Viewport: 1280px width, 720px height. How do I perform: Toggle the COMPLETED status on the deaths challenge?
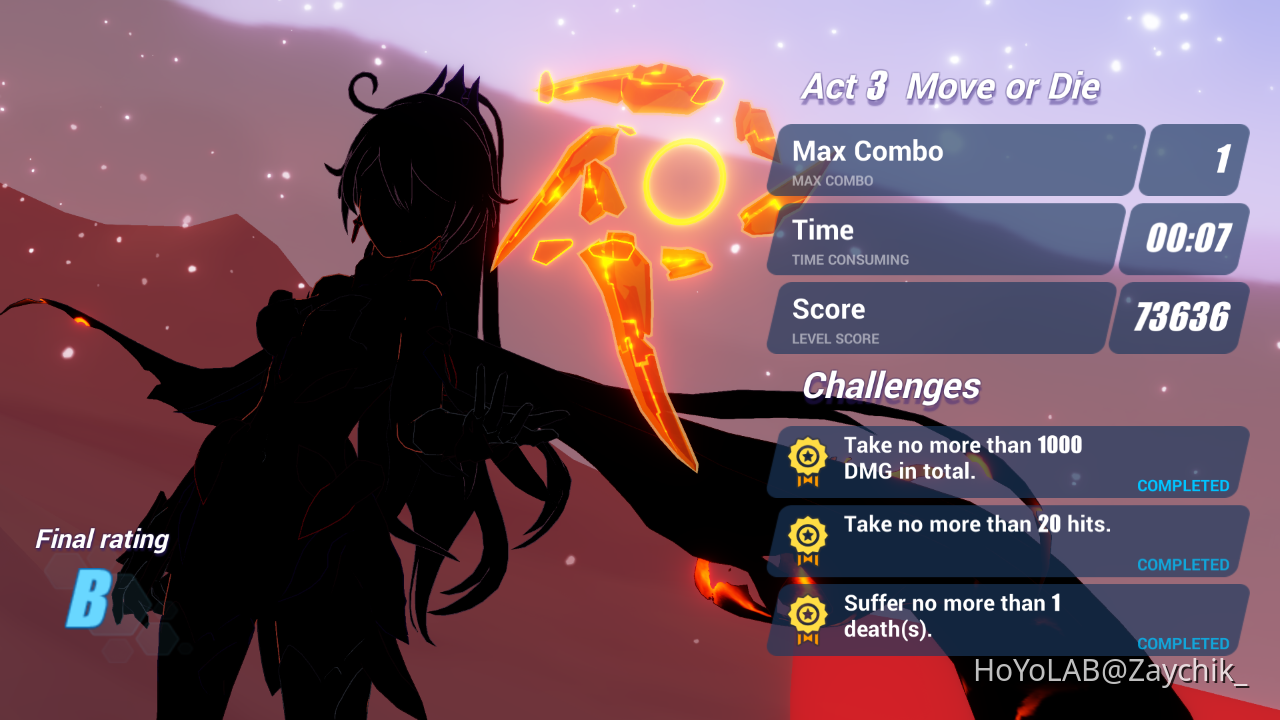1183,643
